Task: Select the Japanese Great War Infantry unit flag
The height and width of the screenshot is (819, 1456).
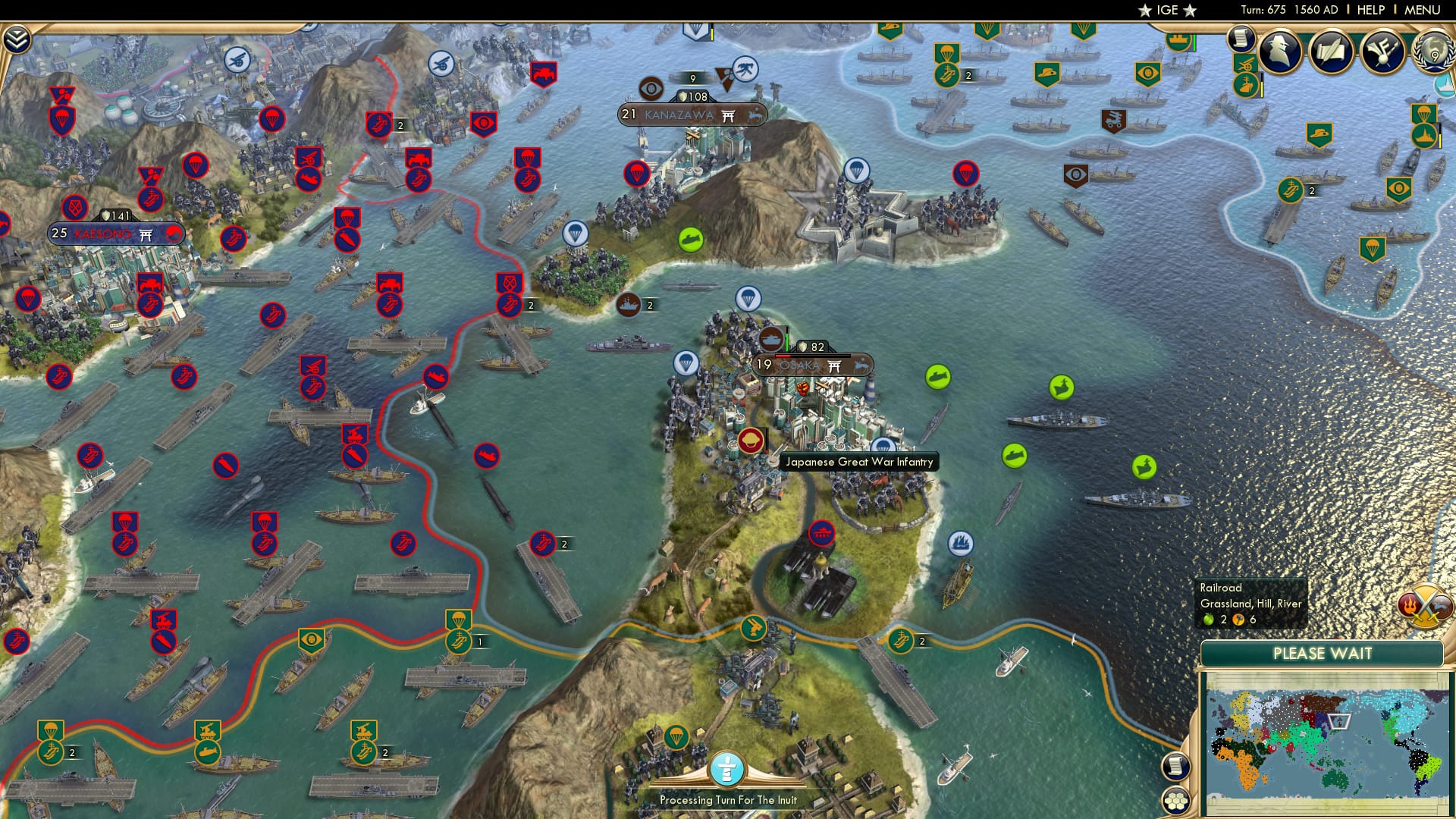Action: click(751, 440)
